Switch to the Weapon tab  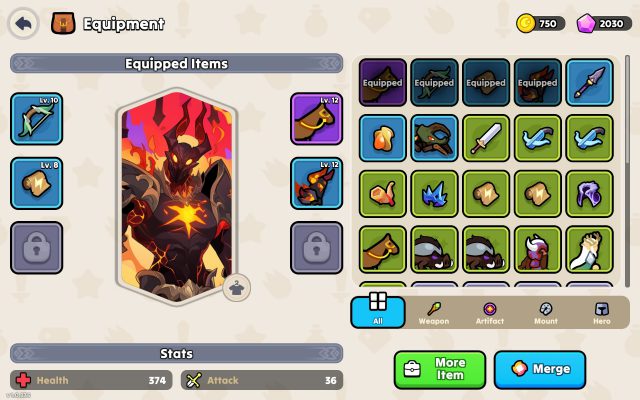tap(434, 312)
